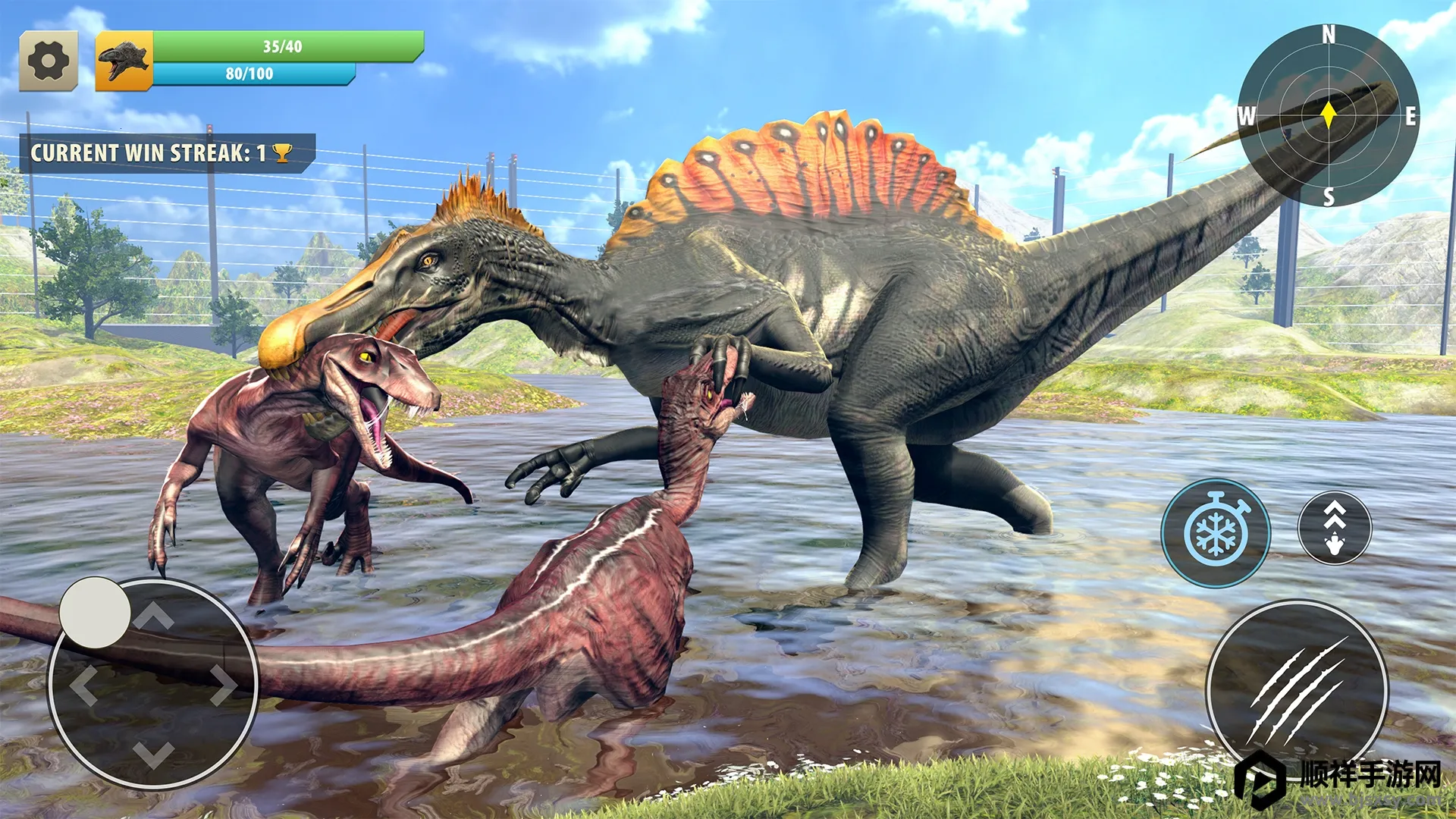Activate the snowflake freeze-timer ability
This screenshot has width=1456, height=819.
click(1216, 532)
